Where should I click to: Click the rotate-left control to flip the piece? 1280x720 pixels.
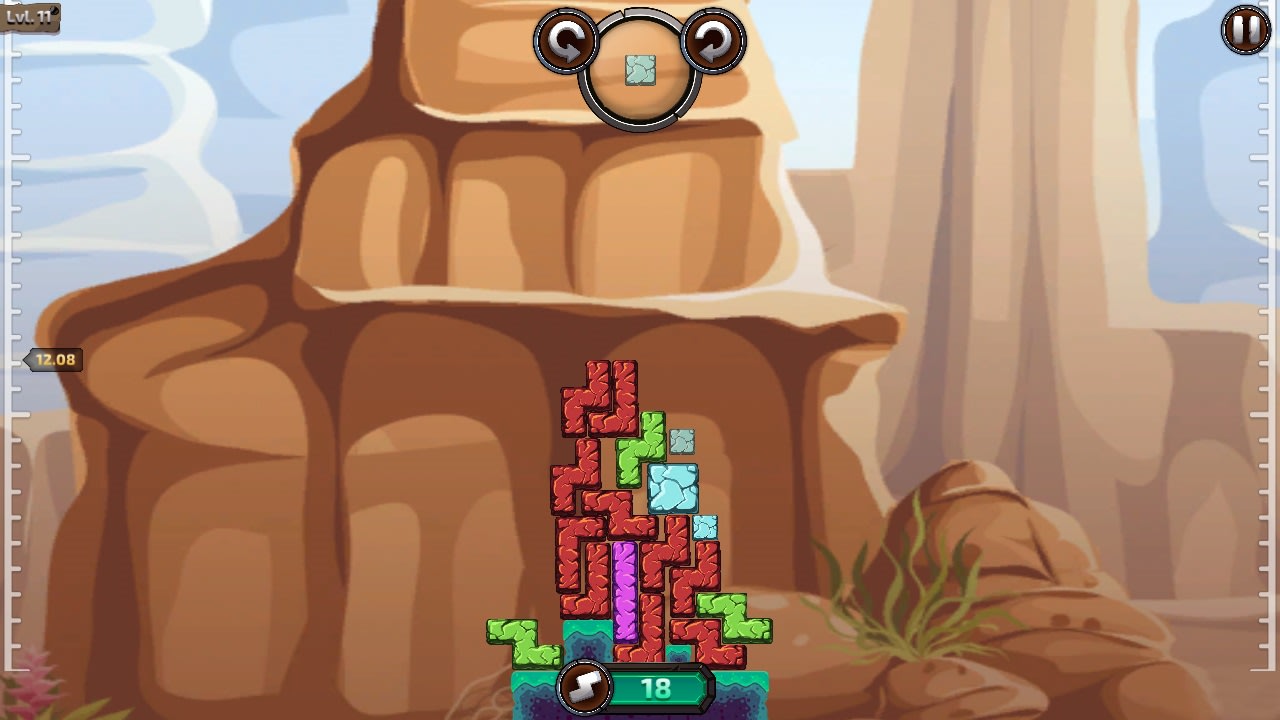pos(566,42)
